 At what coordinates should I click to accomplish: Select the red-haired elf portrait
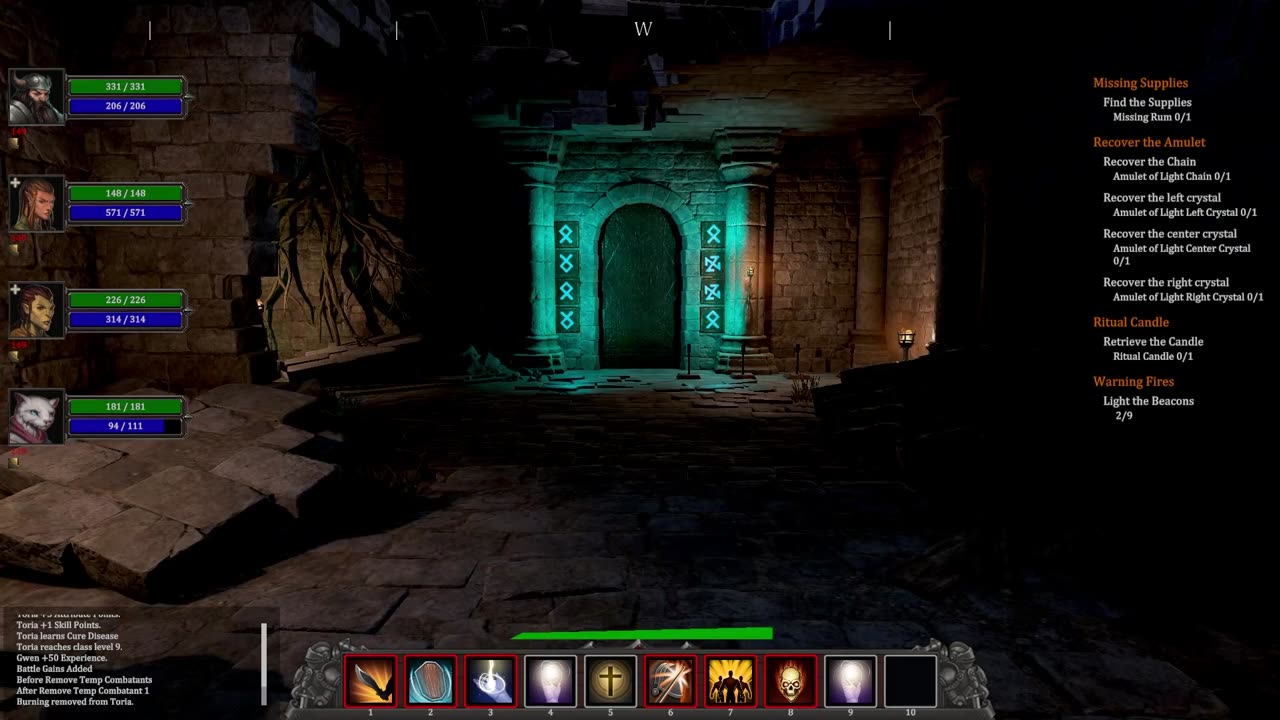(36, 203)
